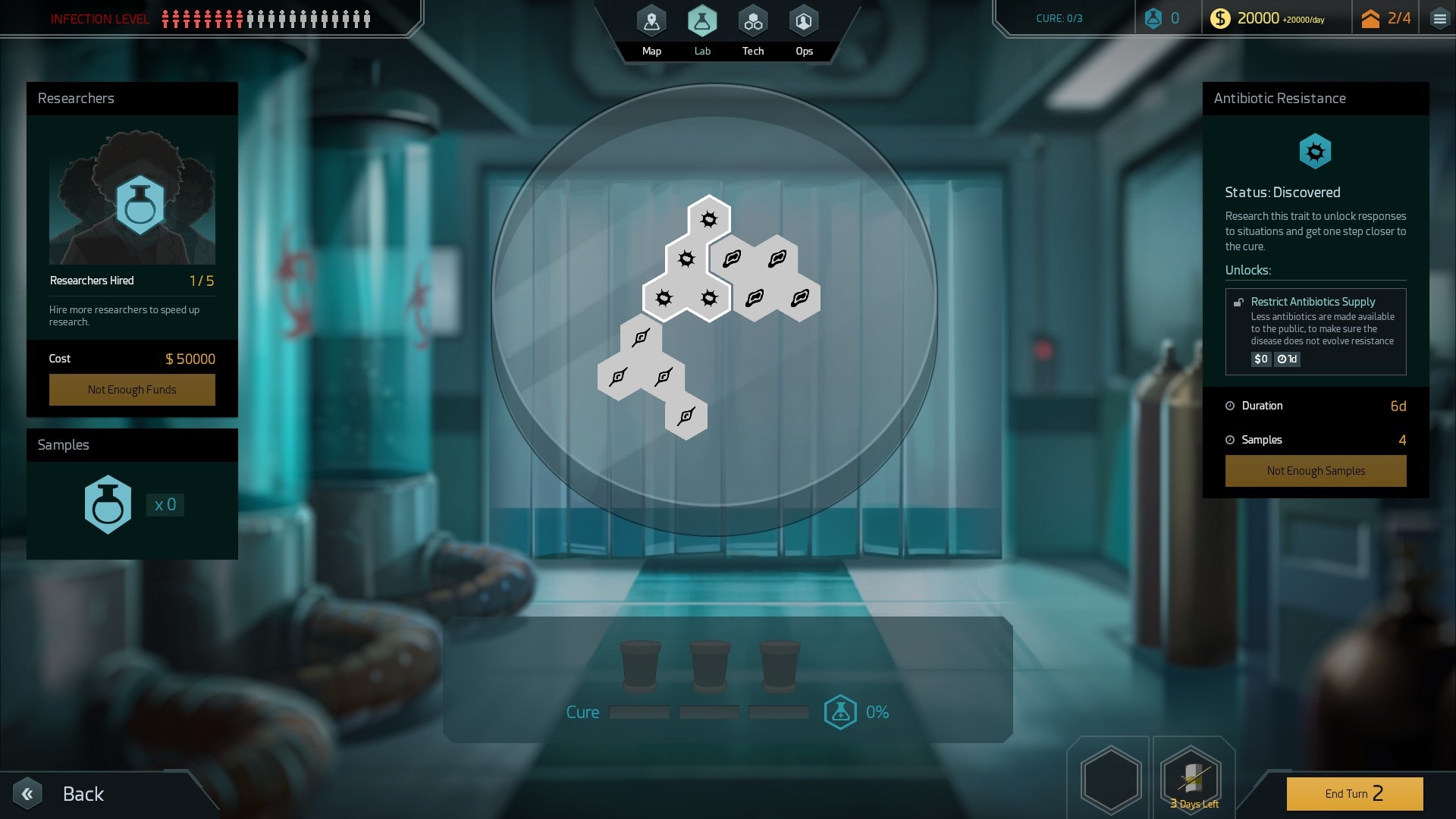Viewport: 1456px width, 819px height.
Task: Switch to the Ops tab
Action: (x=804, y=21)
